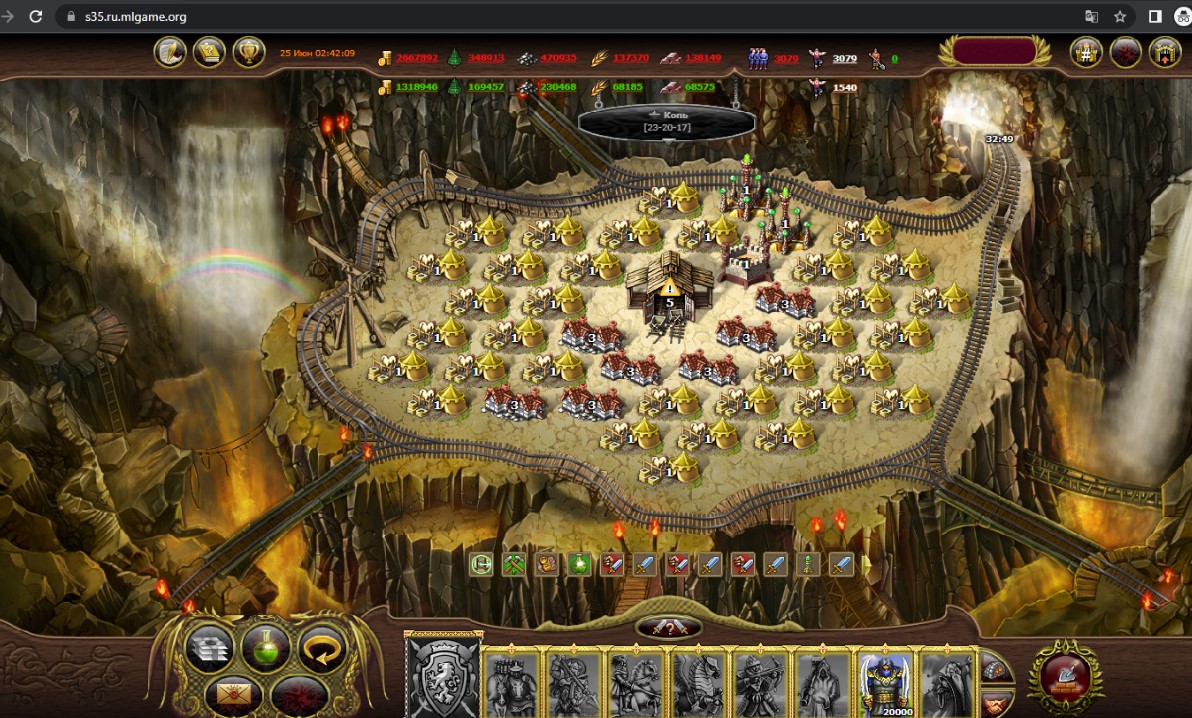Image resolution: width=1192 pixels, height=718 pixels.
Task: Open the trophy rankings button
Action: point(248,51)
